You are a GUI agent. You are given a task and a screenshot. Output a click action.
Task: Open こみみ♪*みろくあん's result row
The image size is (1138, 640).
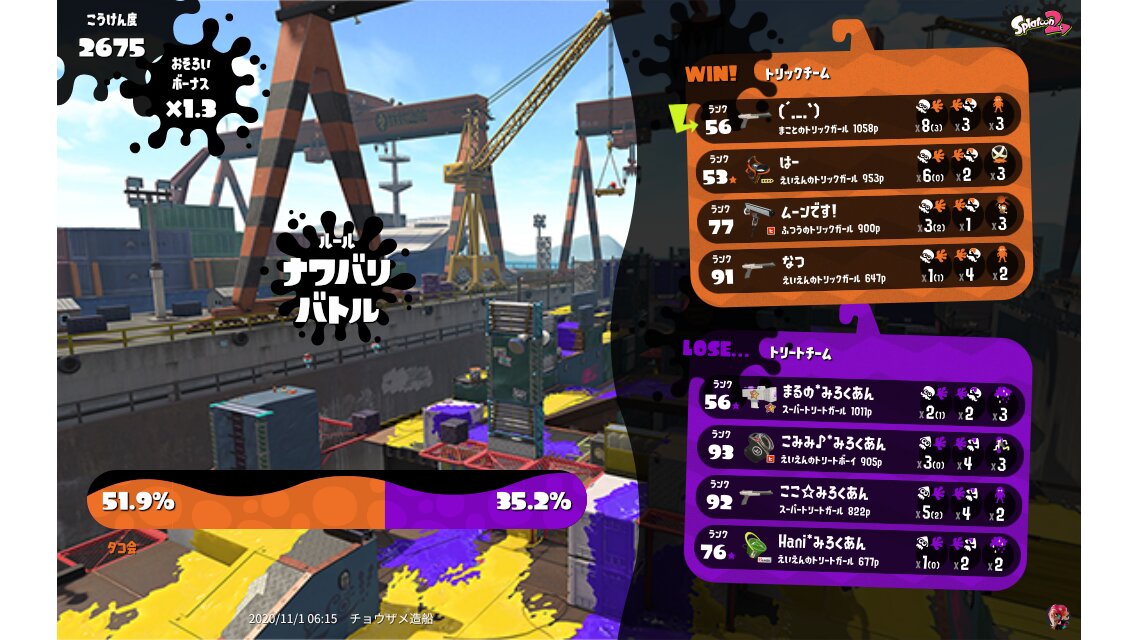point(860,452)
